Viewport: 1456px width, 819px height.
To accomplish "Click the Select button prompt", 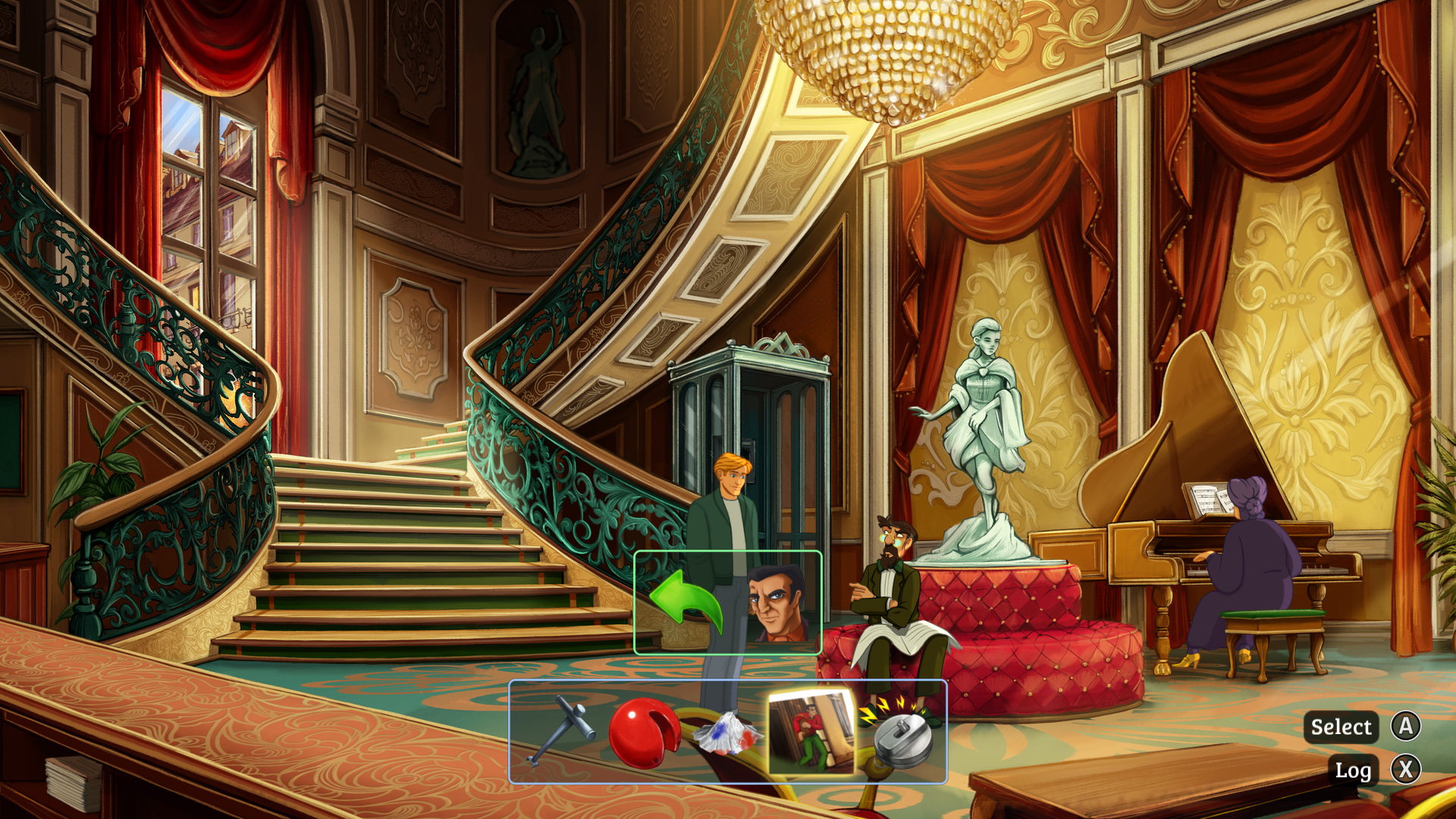I will point(1341,727).
